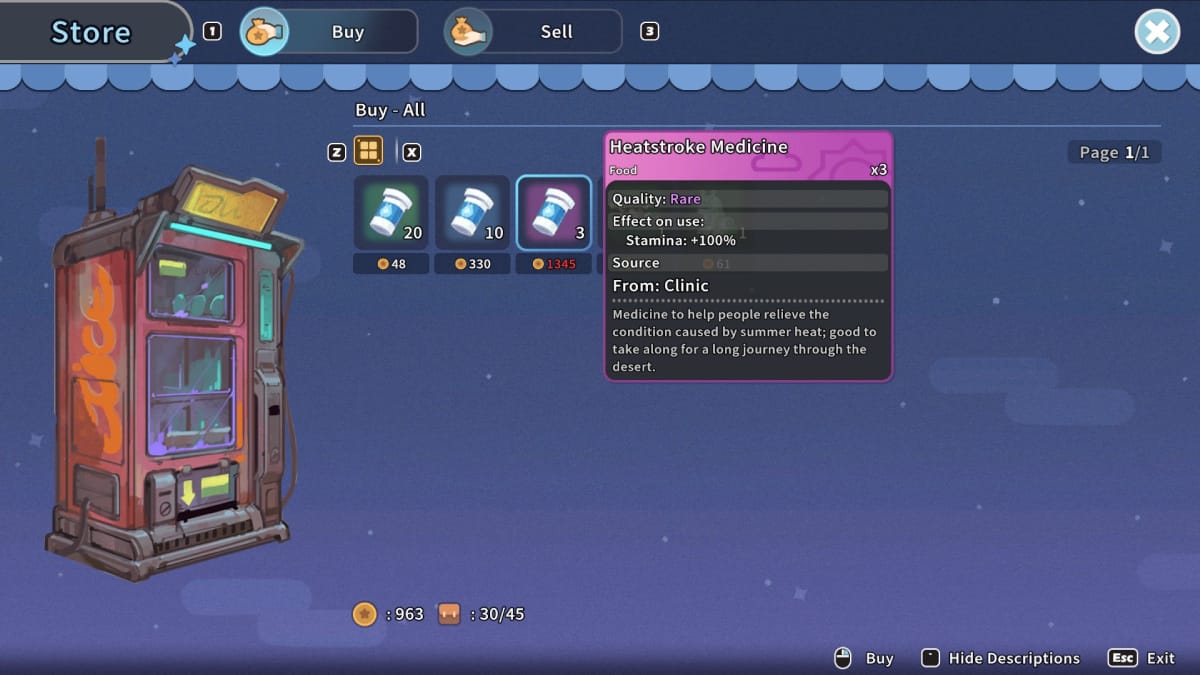This screenshot has width=1200, height=675.
Task: Close the store window
Action: coord(1156,32)
